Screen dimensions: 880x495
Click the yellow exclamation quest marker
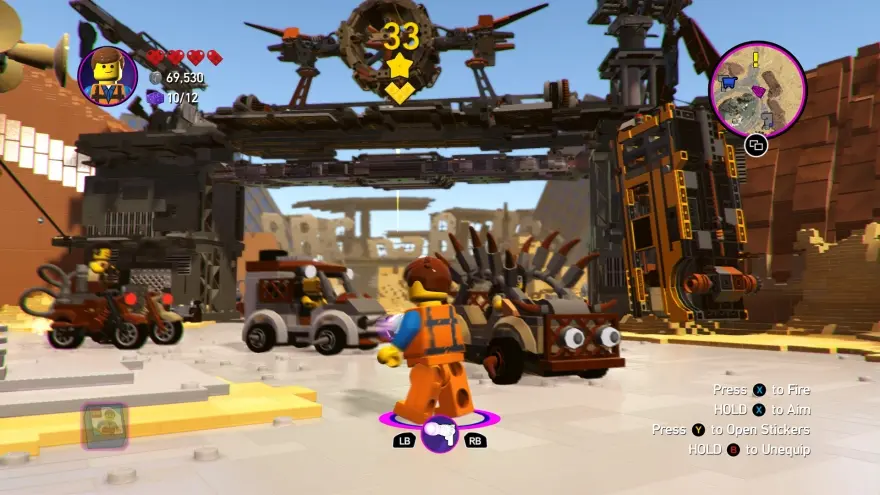pos(757,59)
